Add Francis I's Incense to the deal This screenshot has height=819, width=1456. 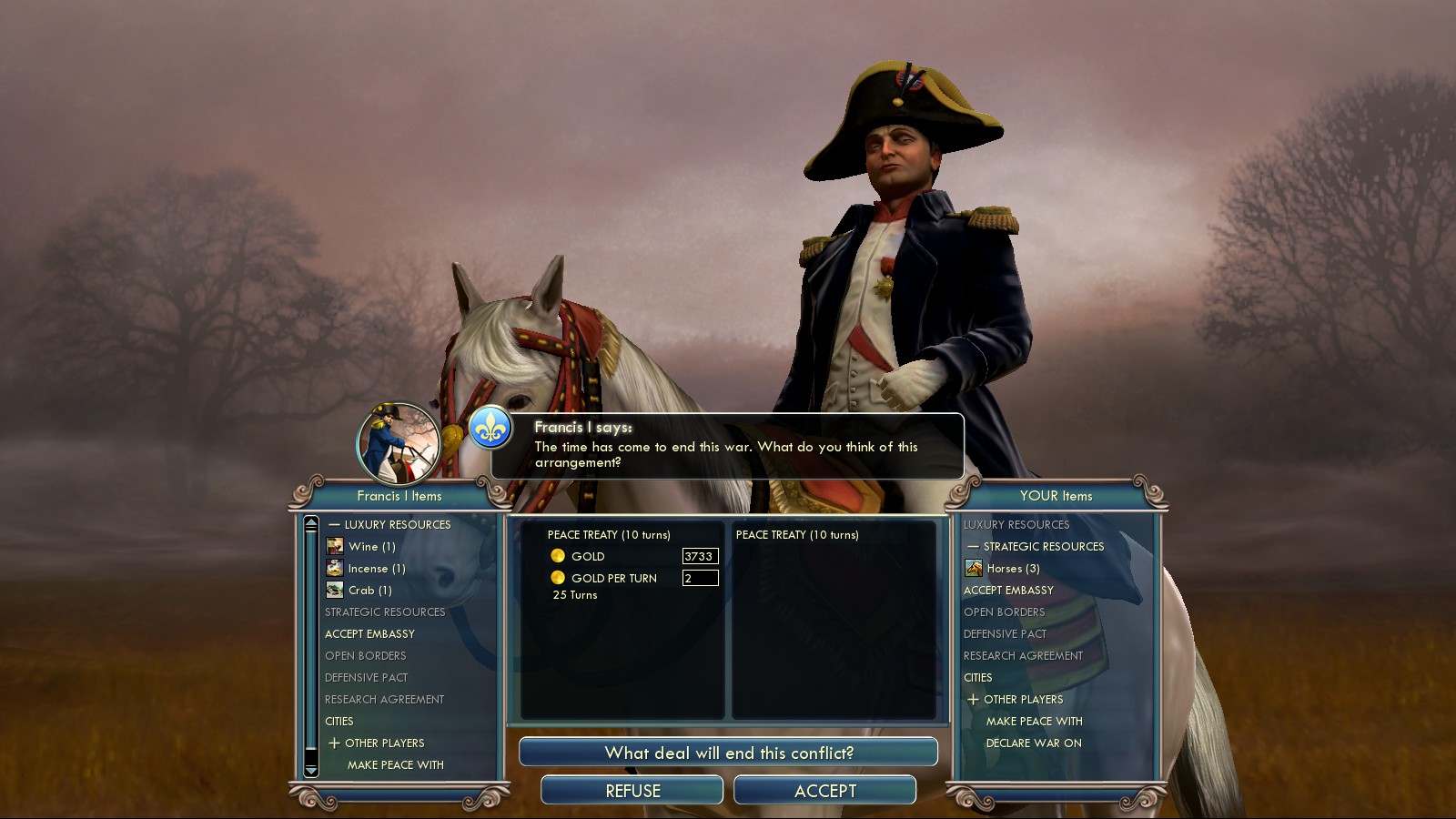pos(376,568)
